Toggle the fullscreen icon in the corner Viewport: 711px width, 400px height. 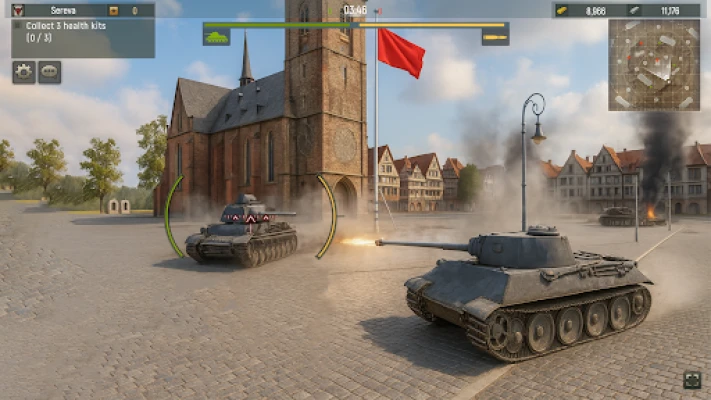pos(692,379)
